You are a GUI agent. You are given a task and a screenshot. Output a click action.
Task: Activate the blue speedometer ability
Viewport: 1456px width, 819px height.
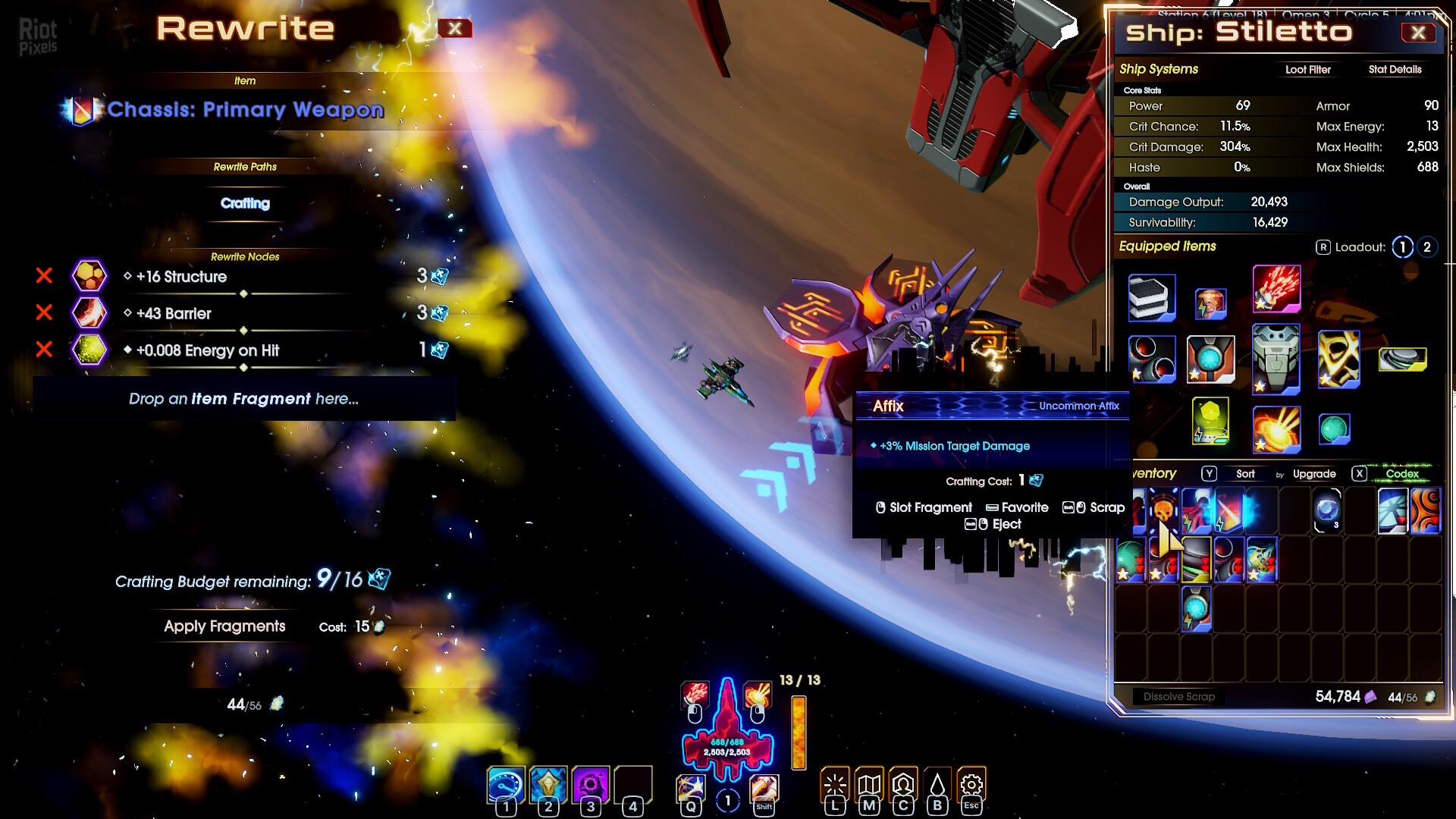[x=506, y=785]
